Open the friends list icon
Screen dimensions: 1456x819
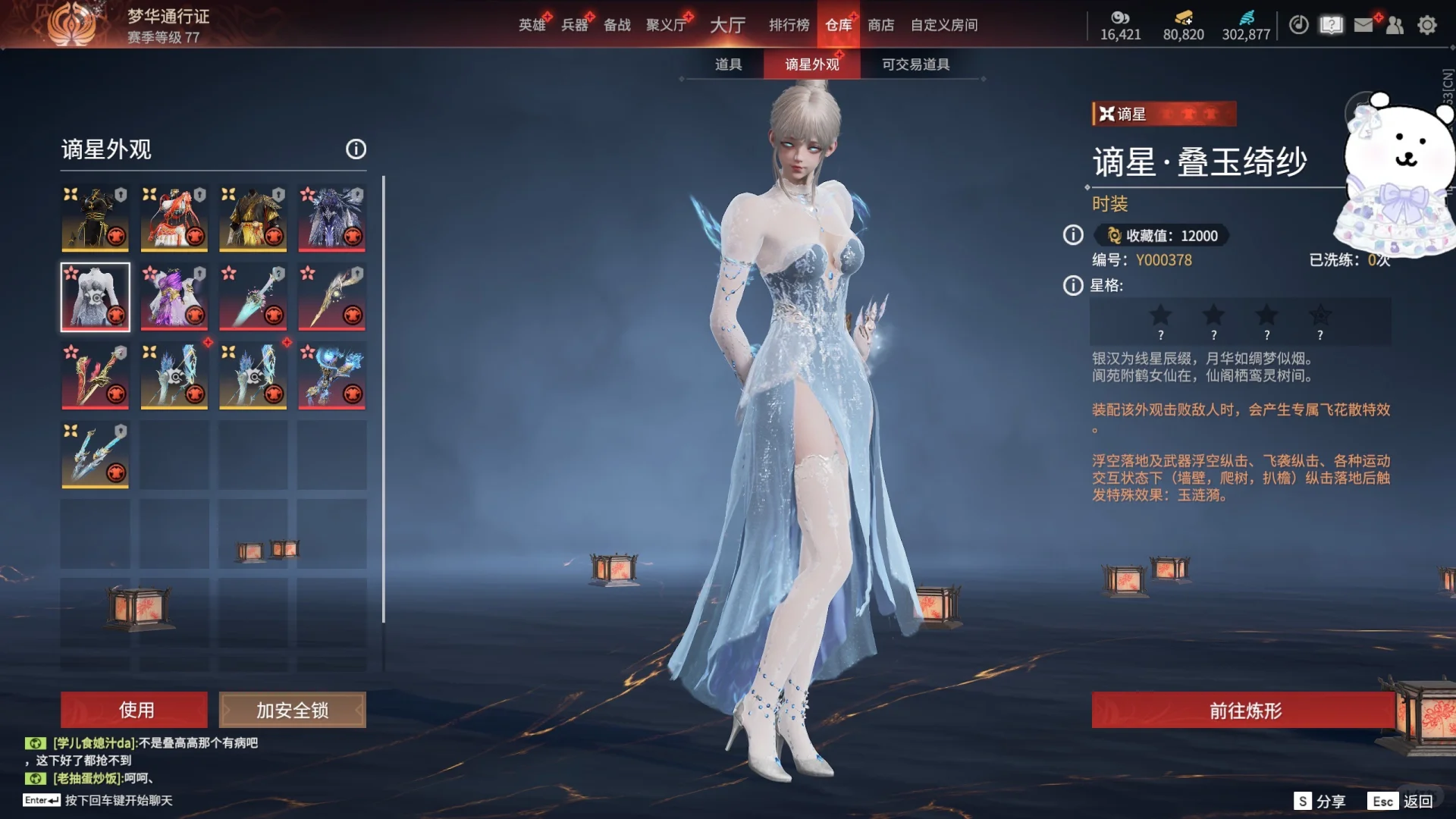[x=1395, y=25]
